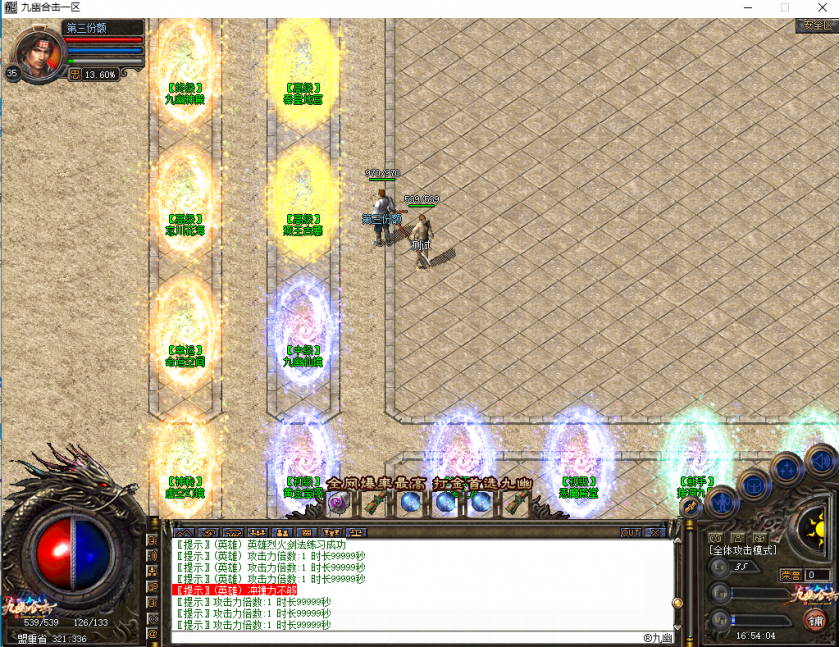Screen dimensions: 840x647
Task: Open the character equipment round button
Action: pyautogui.click(x=718, y=503)
